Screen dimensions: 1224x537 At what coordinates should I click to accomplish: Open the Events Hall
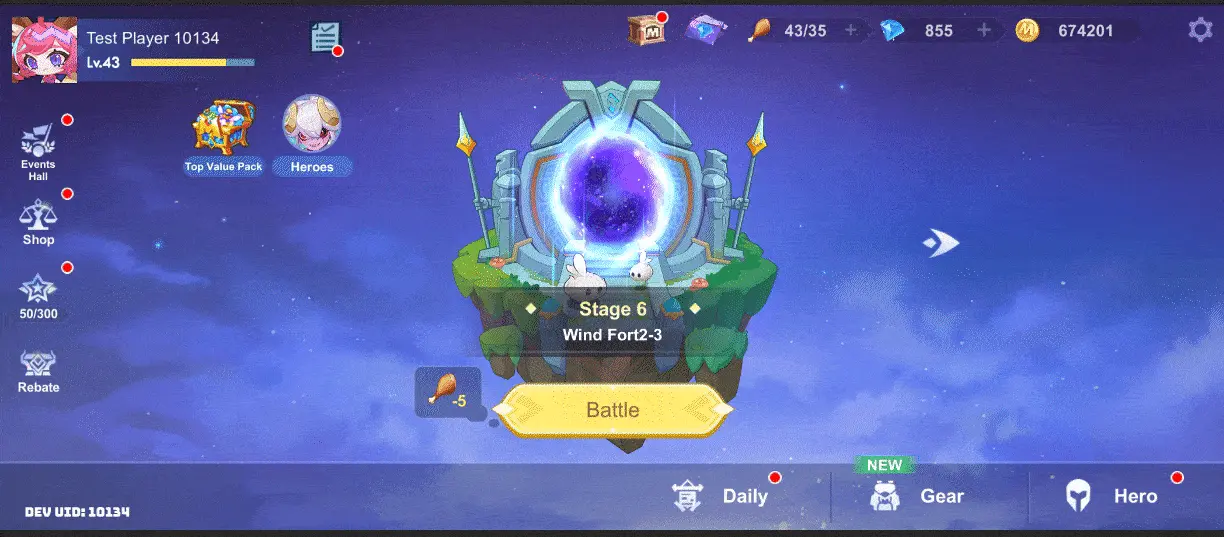click(x=38, y=151)
